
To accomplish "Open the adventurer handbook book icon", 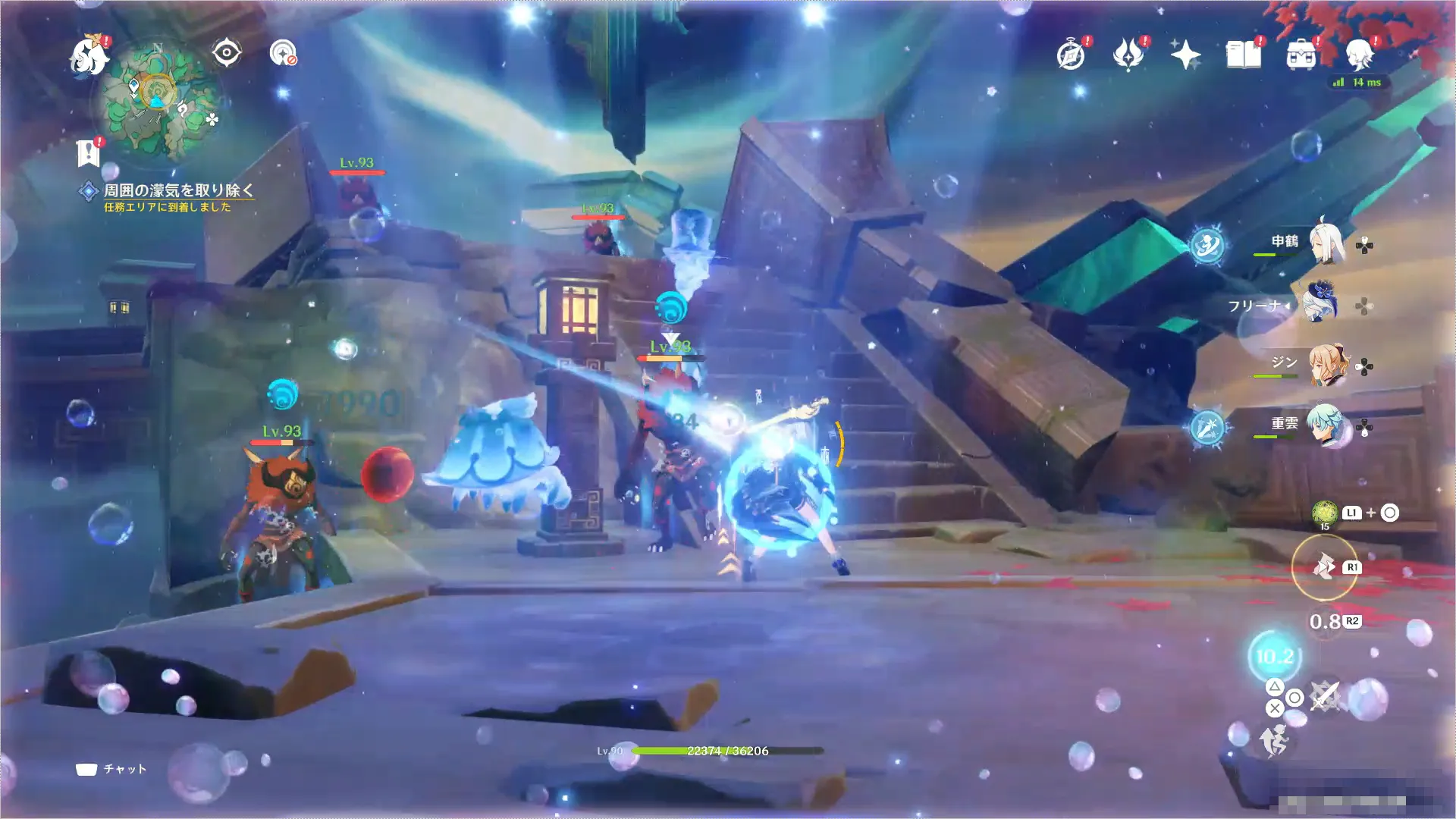I will [x=1243, y=55].
